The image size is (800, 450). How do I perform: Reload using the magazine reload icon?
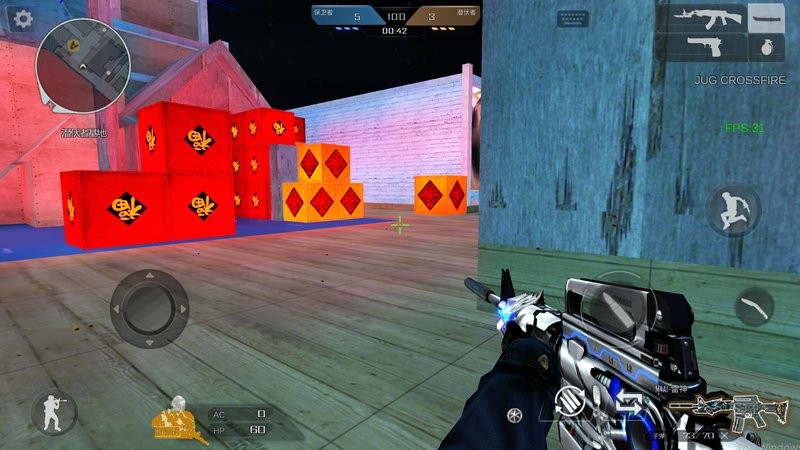[569, 400]
